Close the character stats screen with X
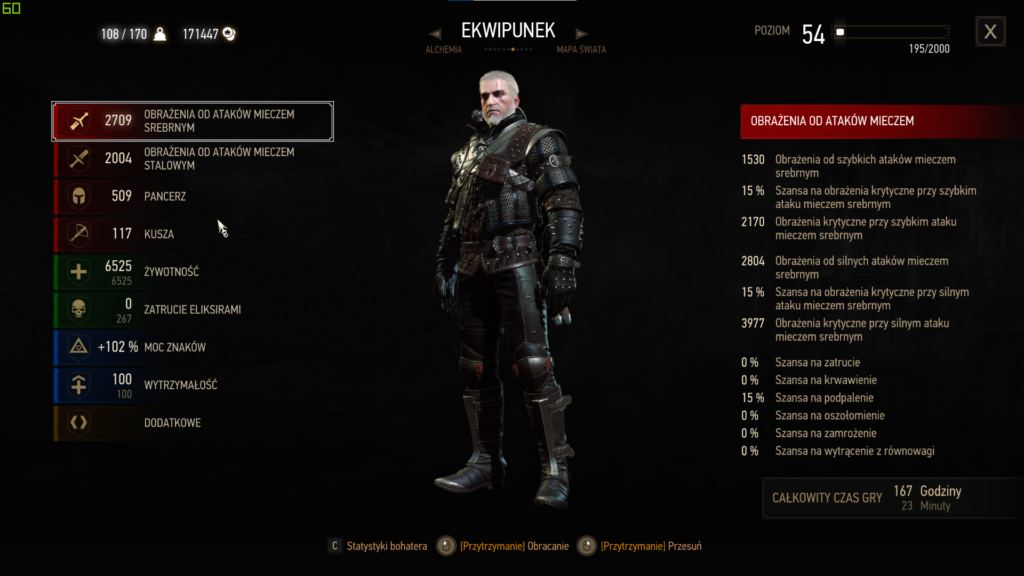This screenshot has width=1024, height=576. click(x=990, y=32)
